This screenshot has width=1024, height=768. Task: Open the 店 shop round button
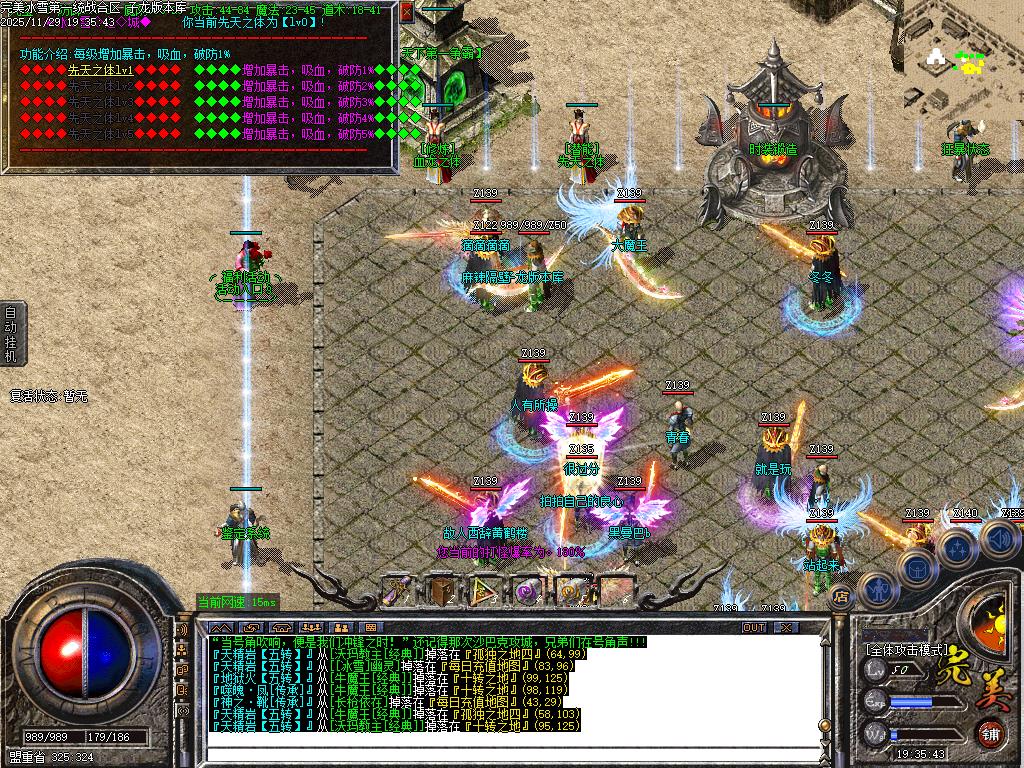(840, 597)
